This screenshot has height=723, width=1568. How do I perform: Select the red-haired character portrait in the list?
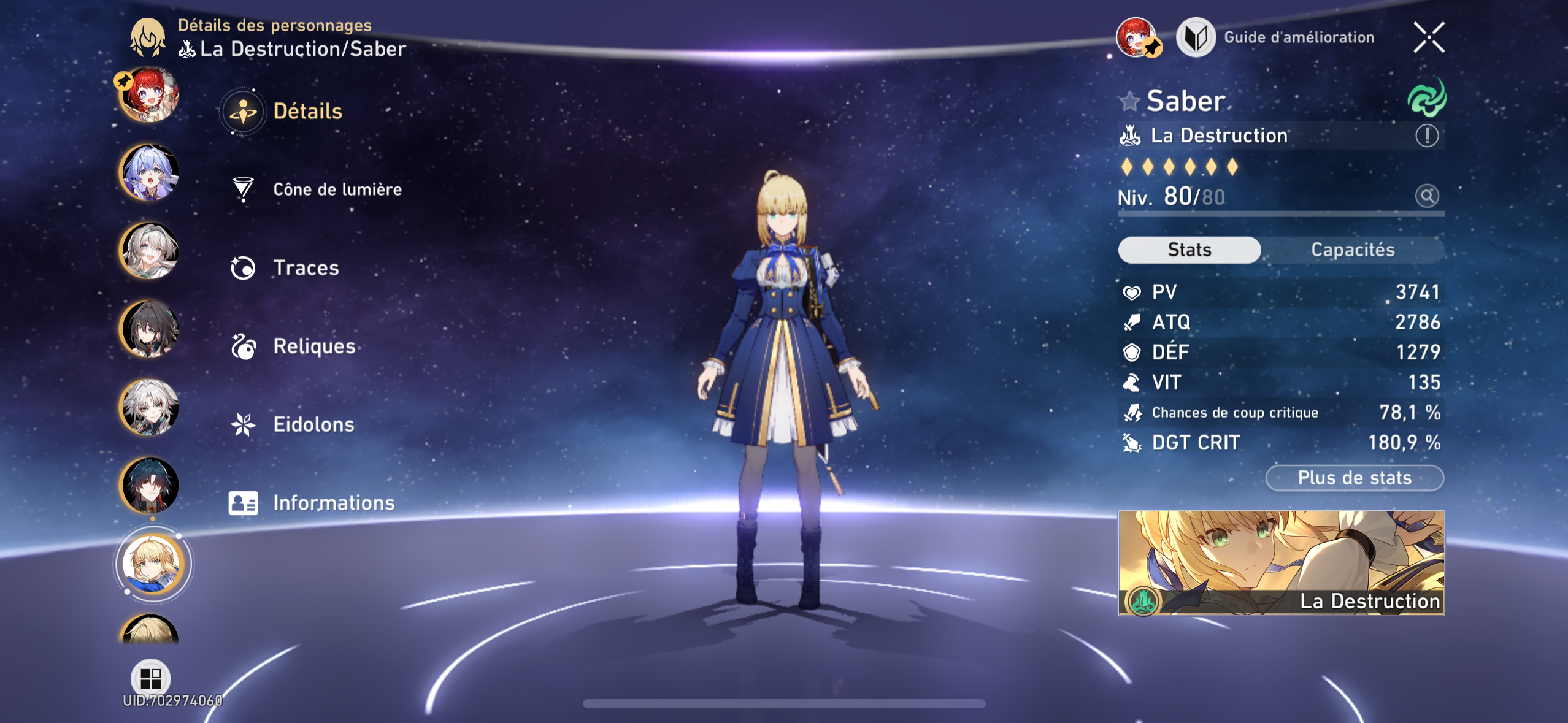(149, 95)
